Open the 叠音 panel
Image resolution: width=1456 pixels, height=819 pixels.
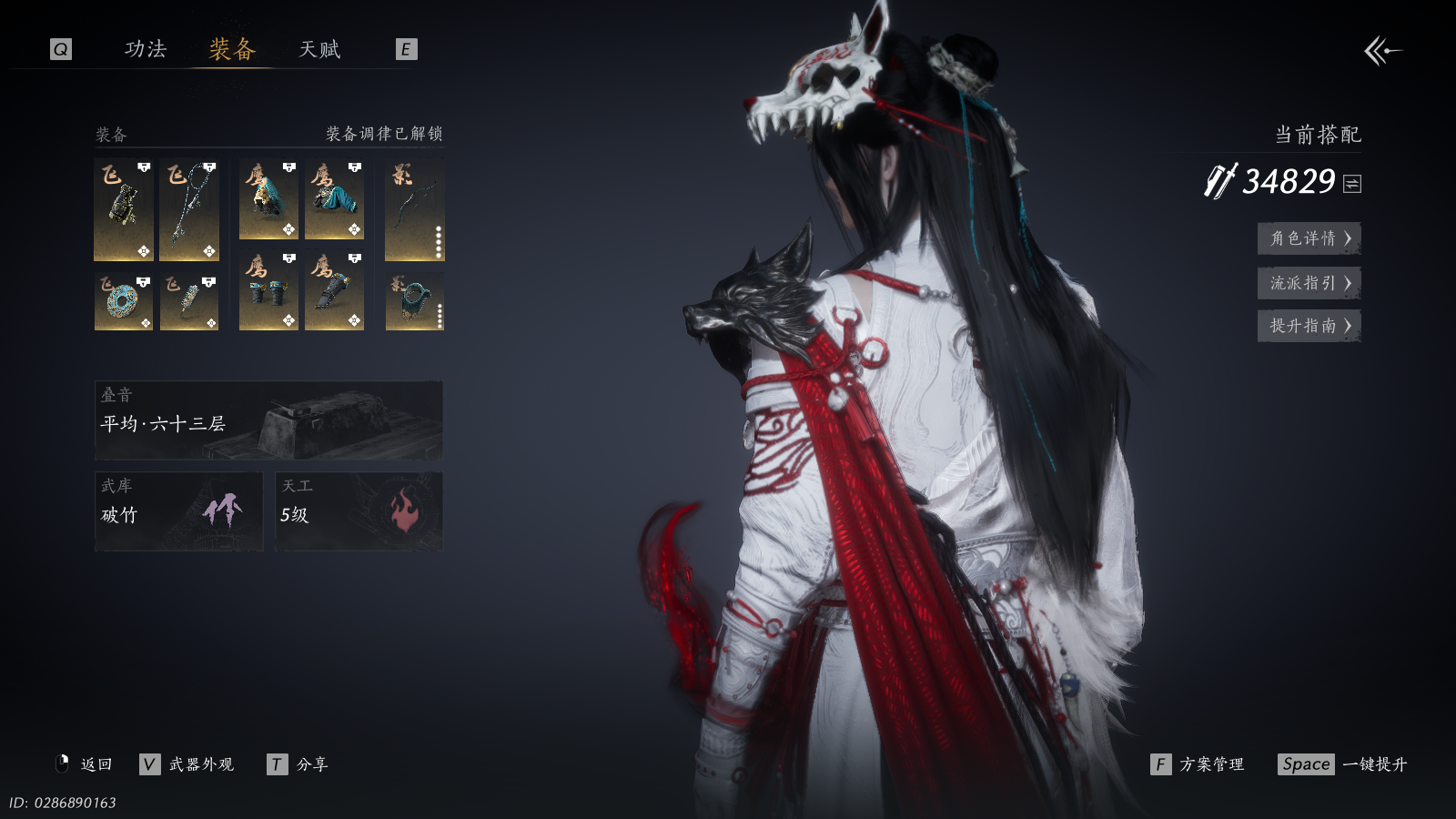[x=268, y=420]
